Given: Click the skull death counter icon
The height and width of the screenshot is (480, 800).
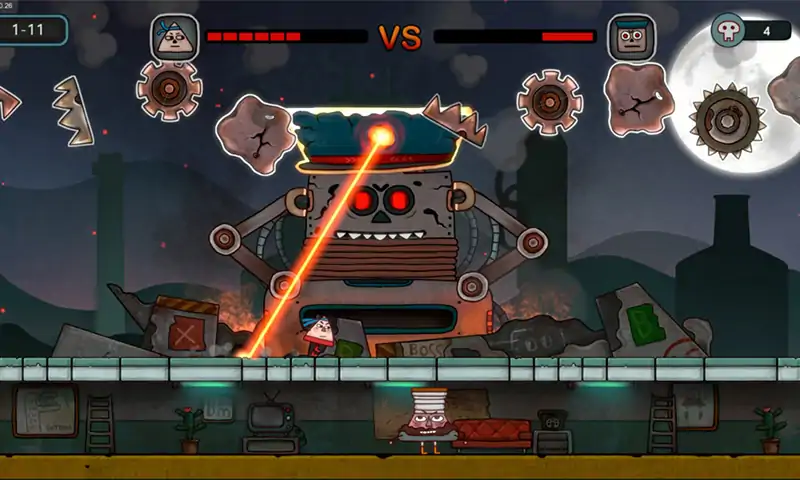Looking at the screenshot, I should [729, 30].
